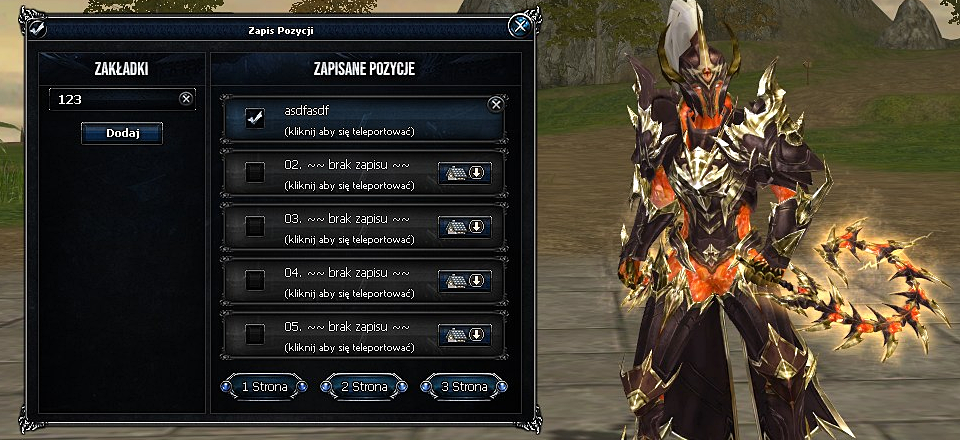Tick the checkbox for slot 05

click(255, 334)
